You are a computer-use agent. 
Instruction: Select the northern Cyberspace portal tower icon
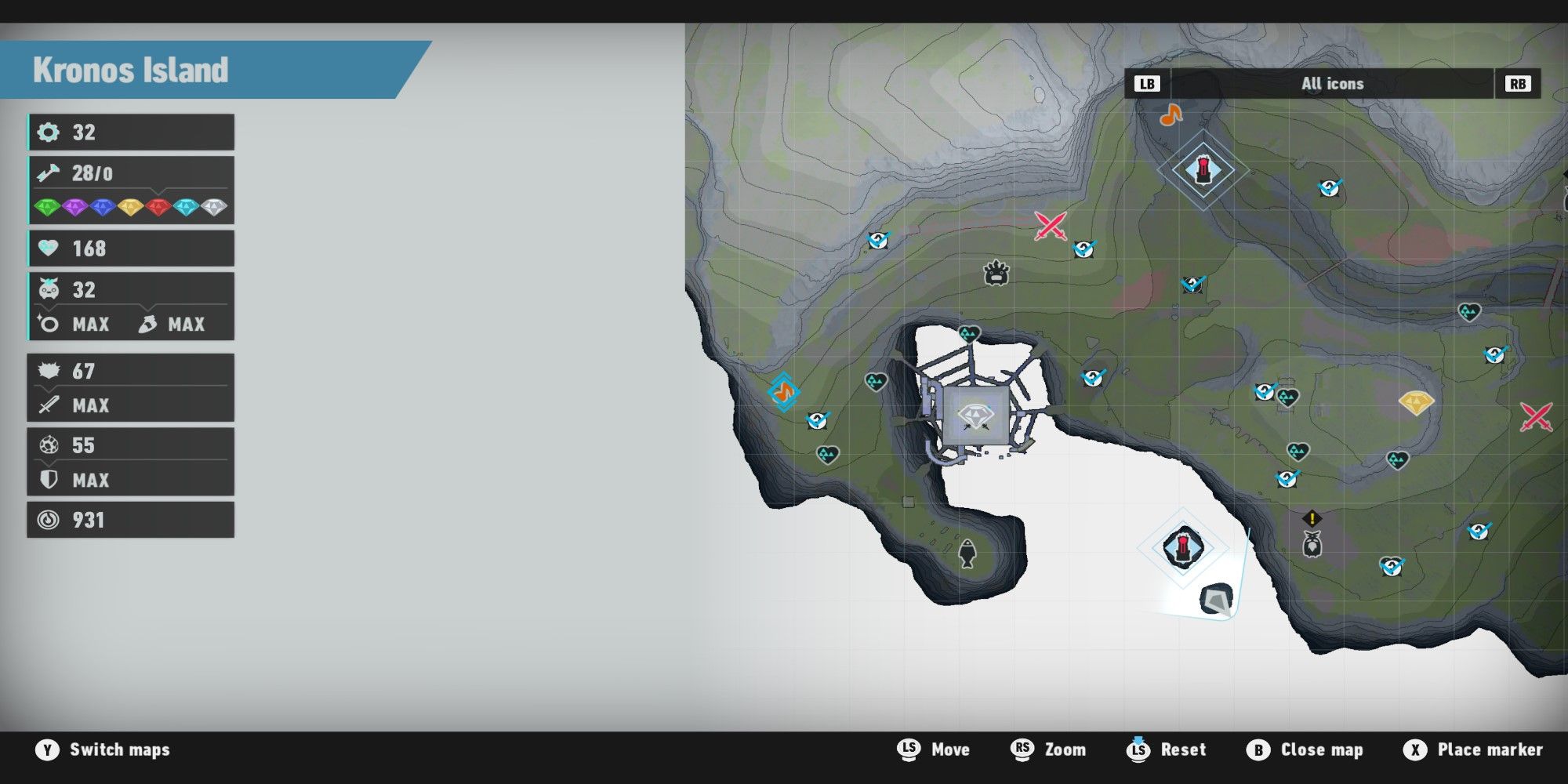point(1202,169)
